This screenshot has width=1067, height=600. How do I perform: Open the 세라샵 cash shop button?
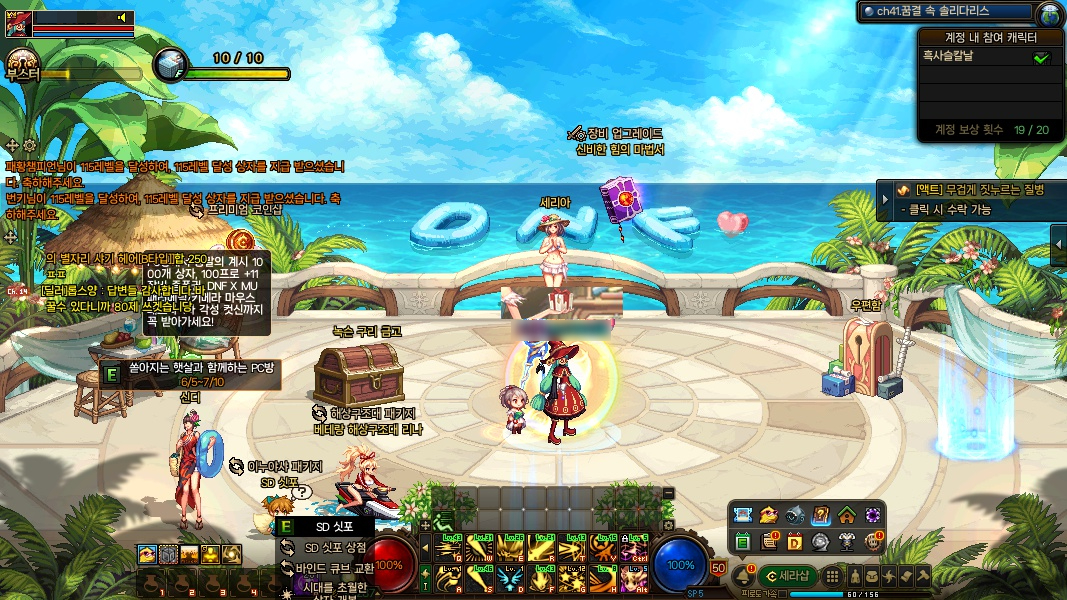[x=789, y=576]
